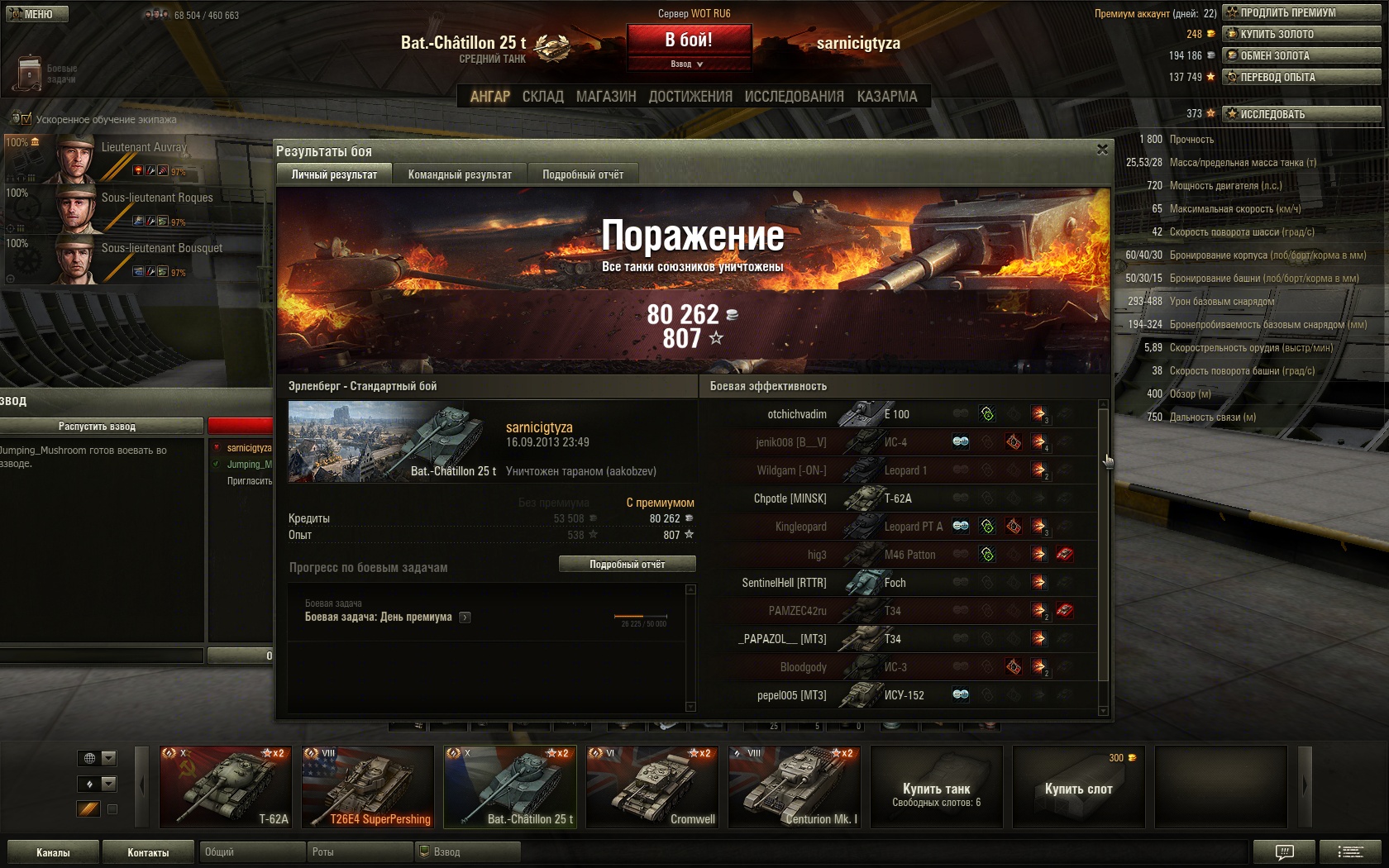Open the Подробный отчёт tab

(583, 174)
